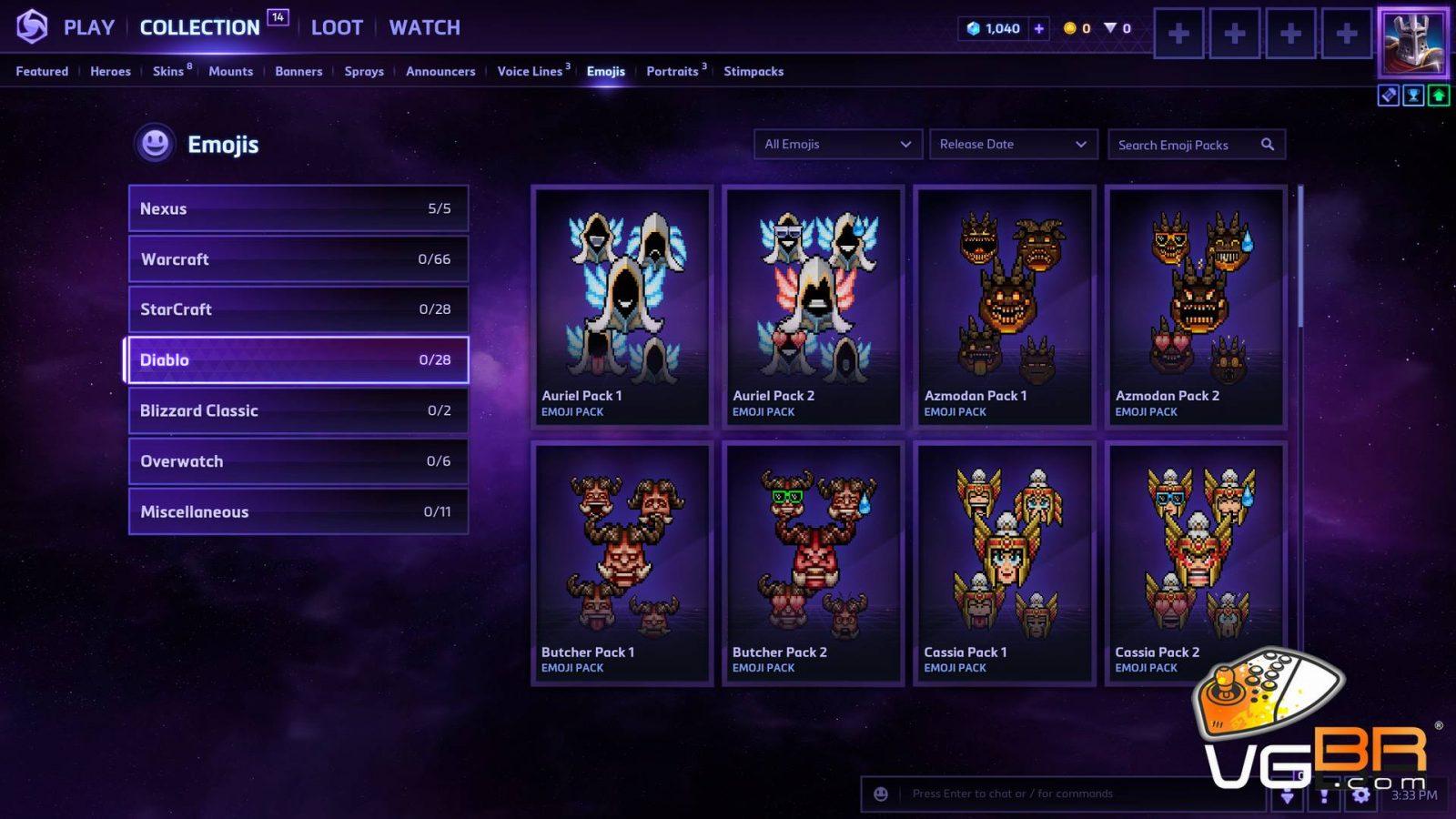The height and width of the screenshot is (819, 1456).
Task: Choose the Butcher Pack 1 emoji pack
Action: [622, 562]
